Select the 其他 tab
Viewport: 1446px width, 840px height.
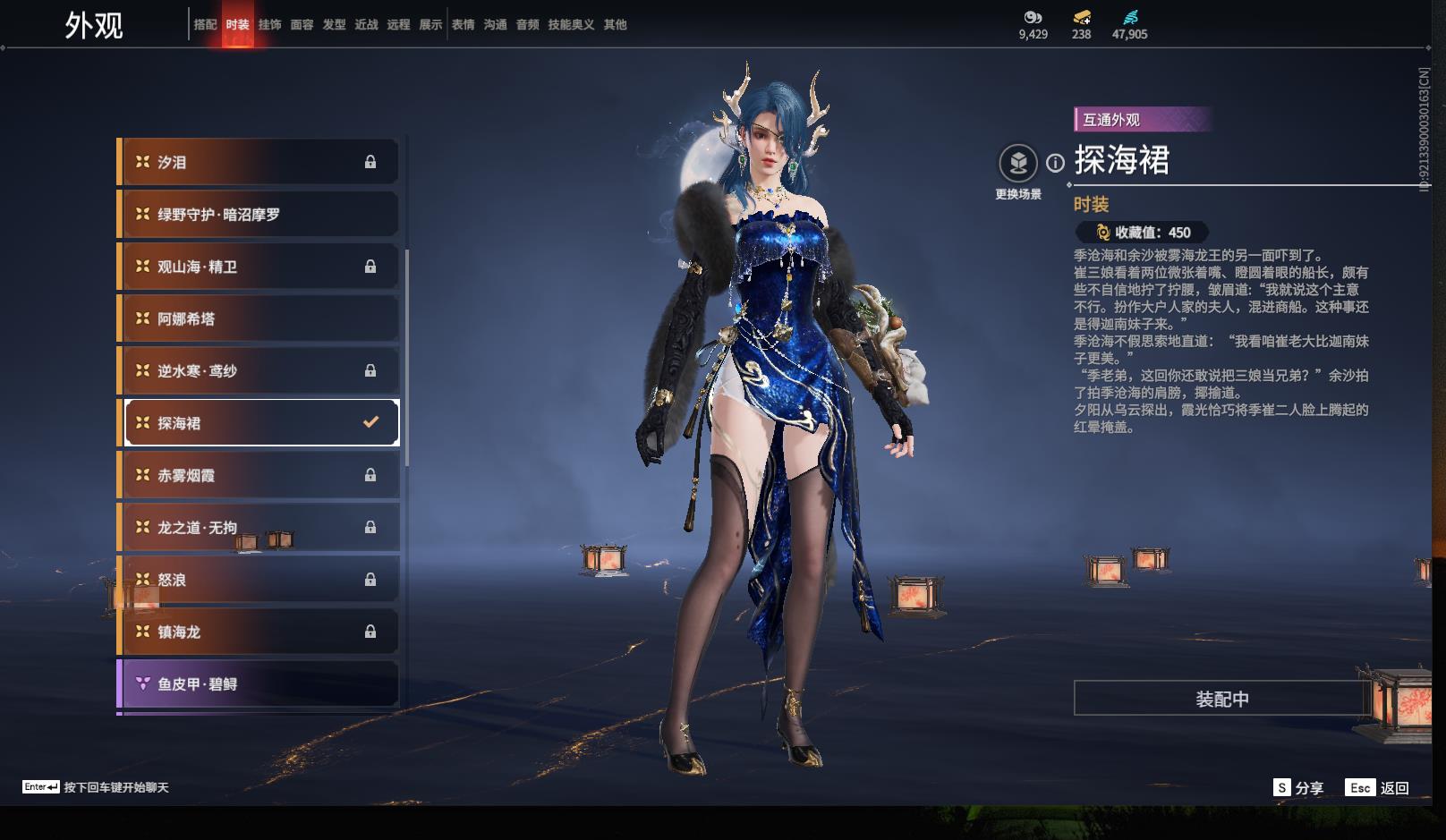pos(615,25)
